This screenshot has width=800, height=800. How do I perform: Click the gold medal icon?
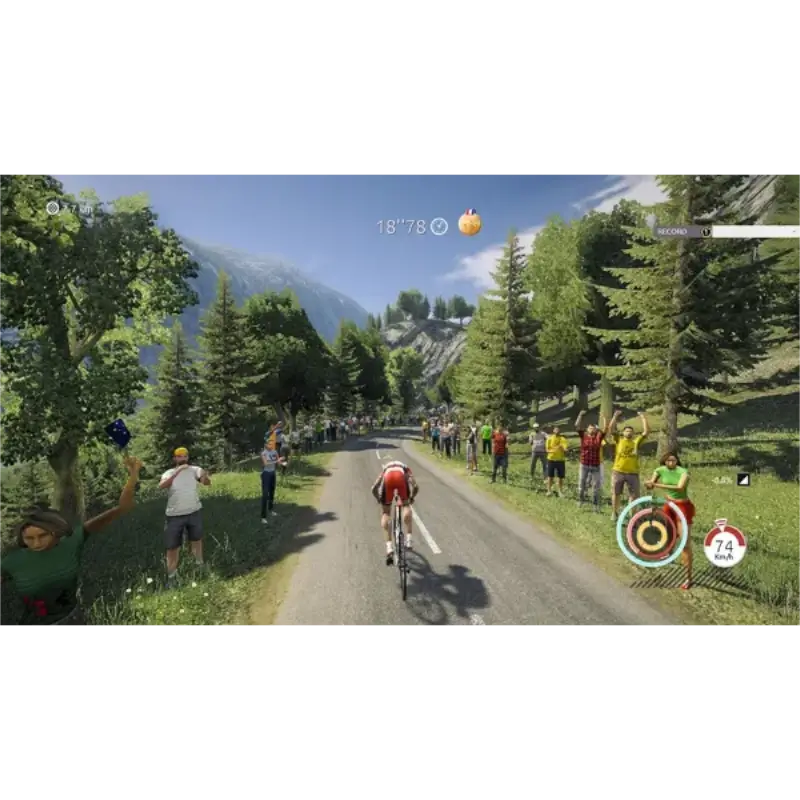[x=469, y=223]
